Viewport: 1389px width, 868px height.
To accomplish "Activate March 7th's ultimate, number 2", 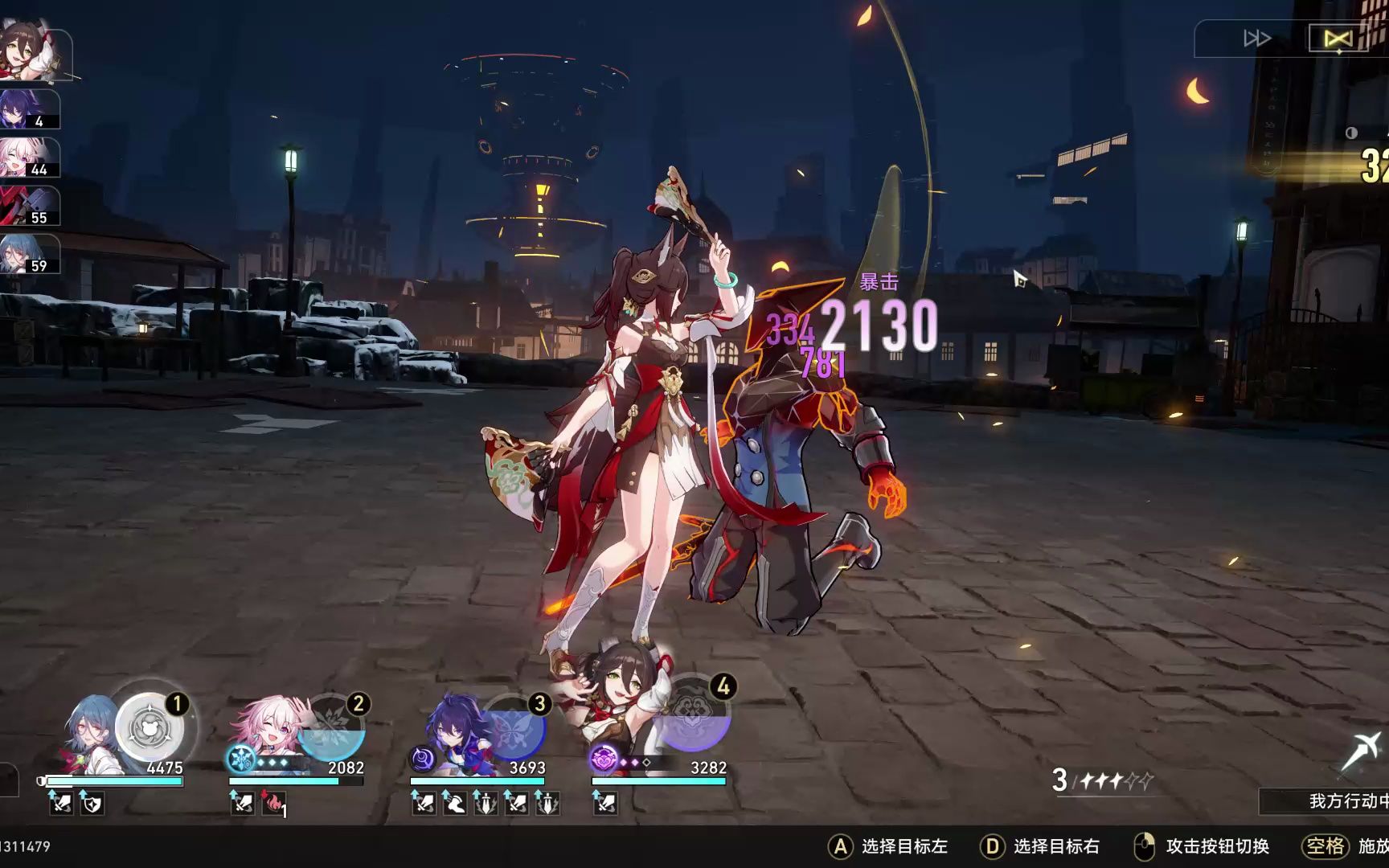I will coord(331,728).
